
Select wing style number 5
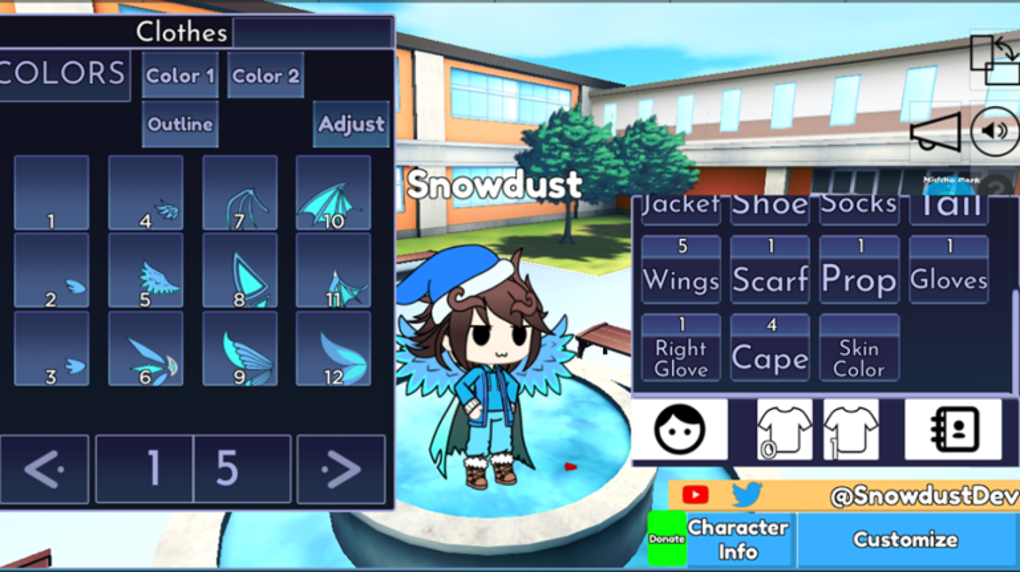(146, 271)
